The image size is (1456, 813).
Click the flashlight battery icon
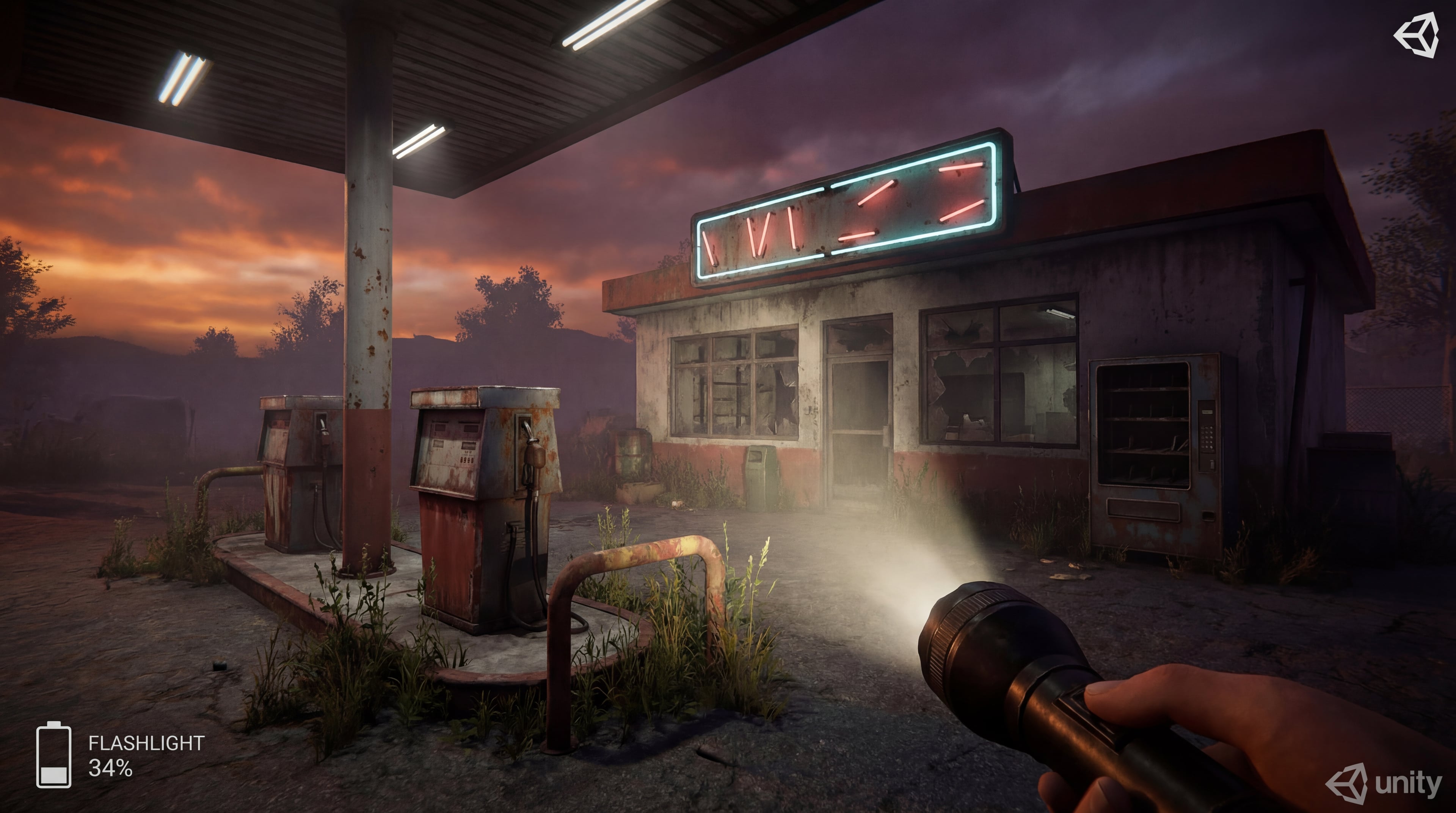tap(54, 754)
